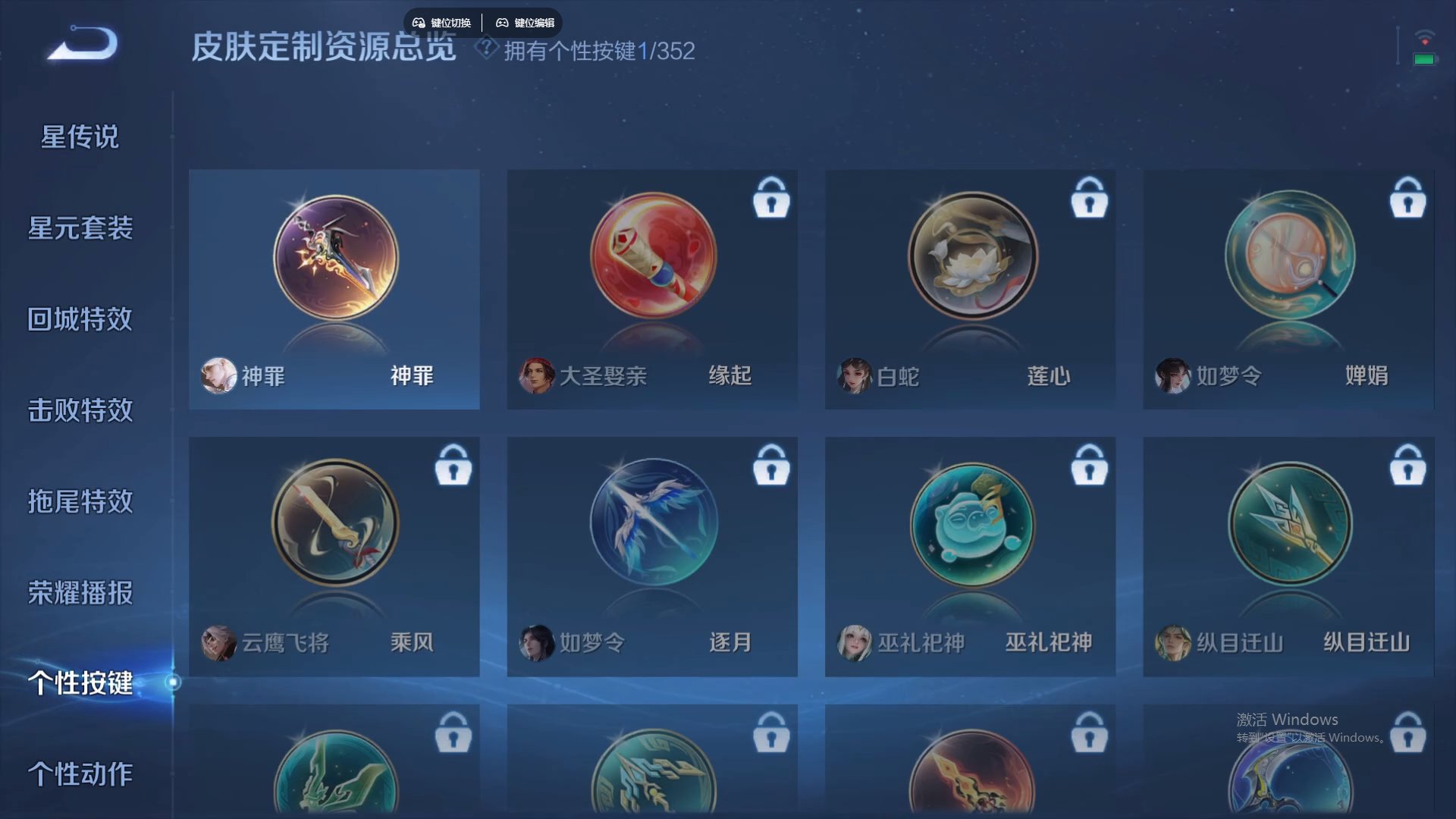
Task: Select the 纵目迁山 green spear icon
Action: point(1289,523)
